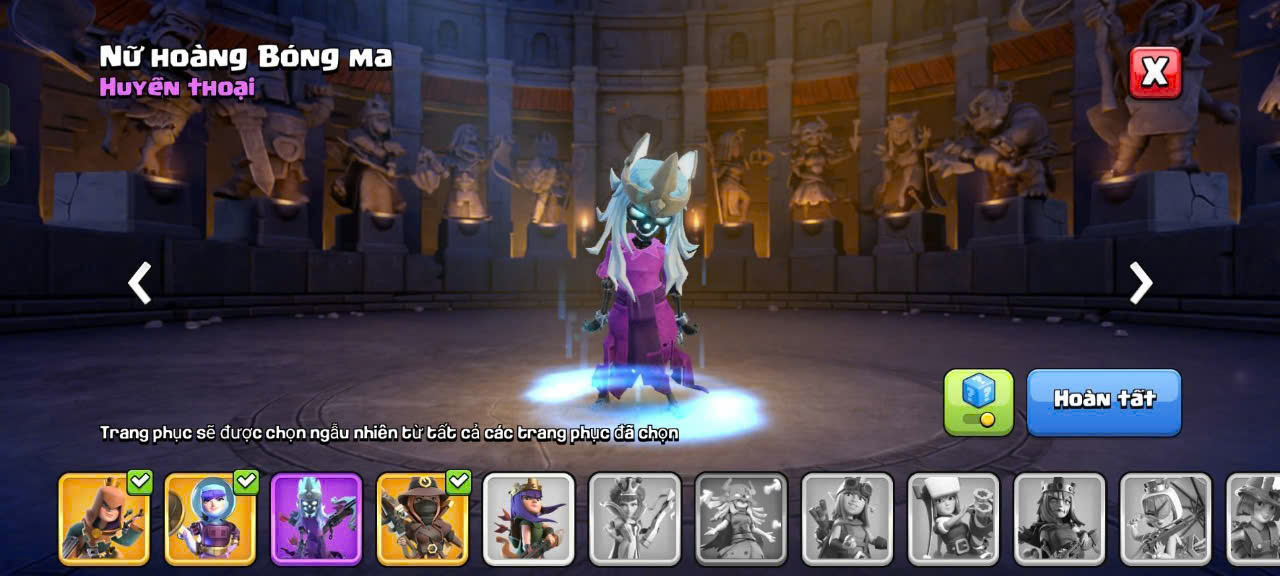
Task: Confirm with the Hoàn tất button
Action: (x=1104, y=402)
